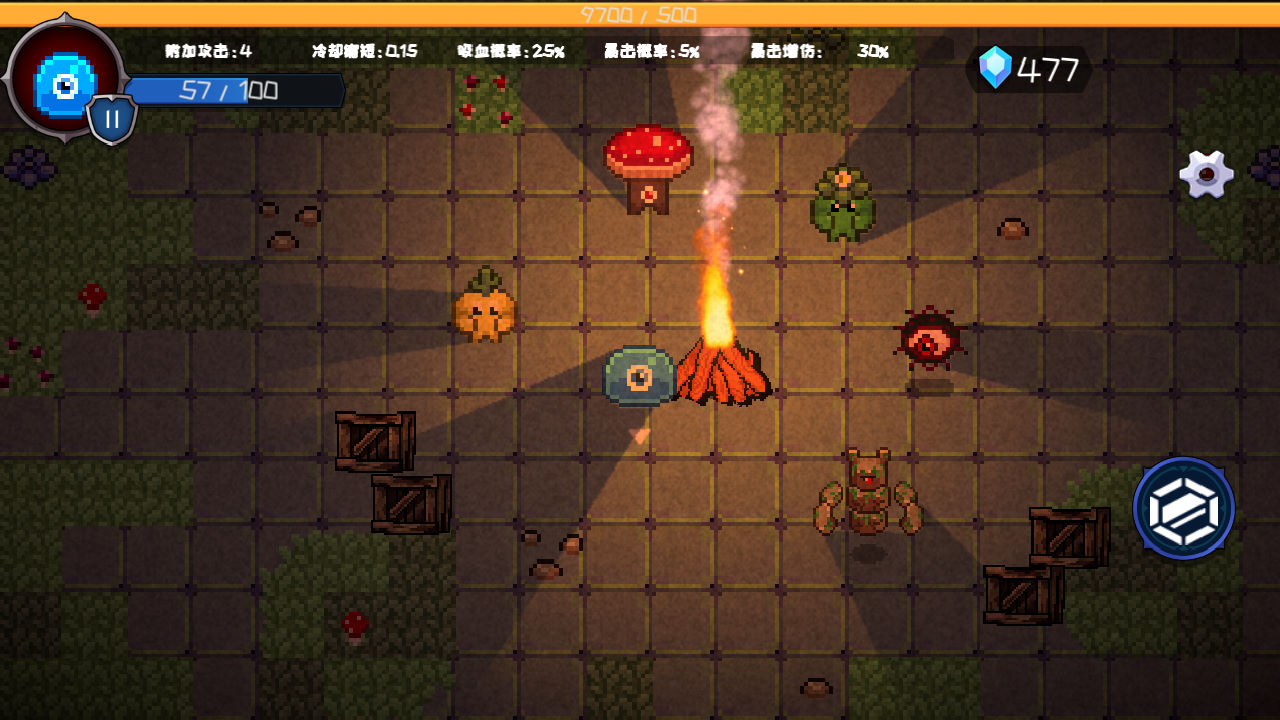Activate the round blue hexagon skill button

coord(1184,508)
